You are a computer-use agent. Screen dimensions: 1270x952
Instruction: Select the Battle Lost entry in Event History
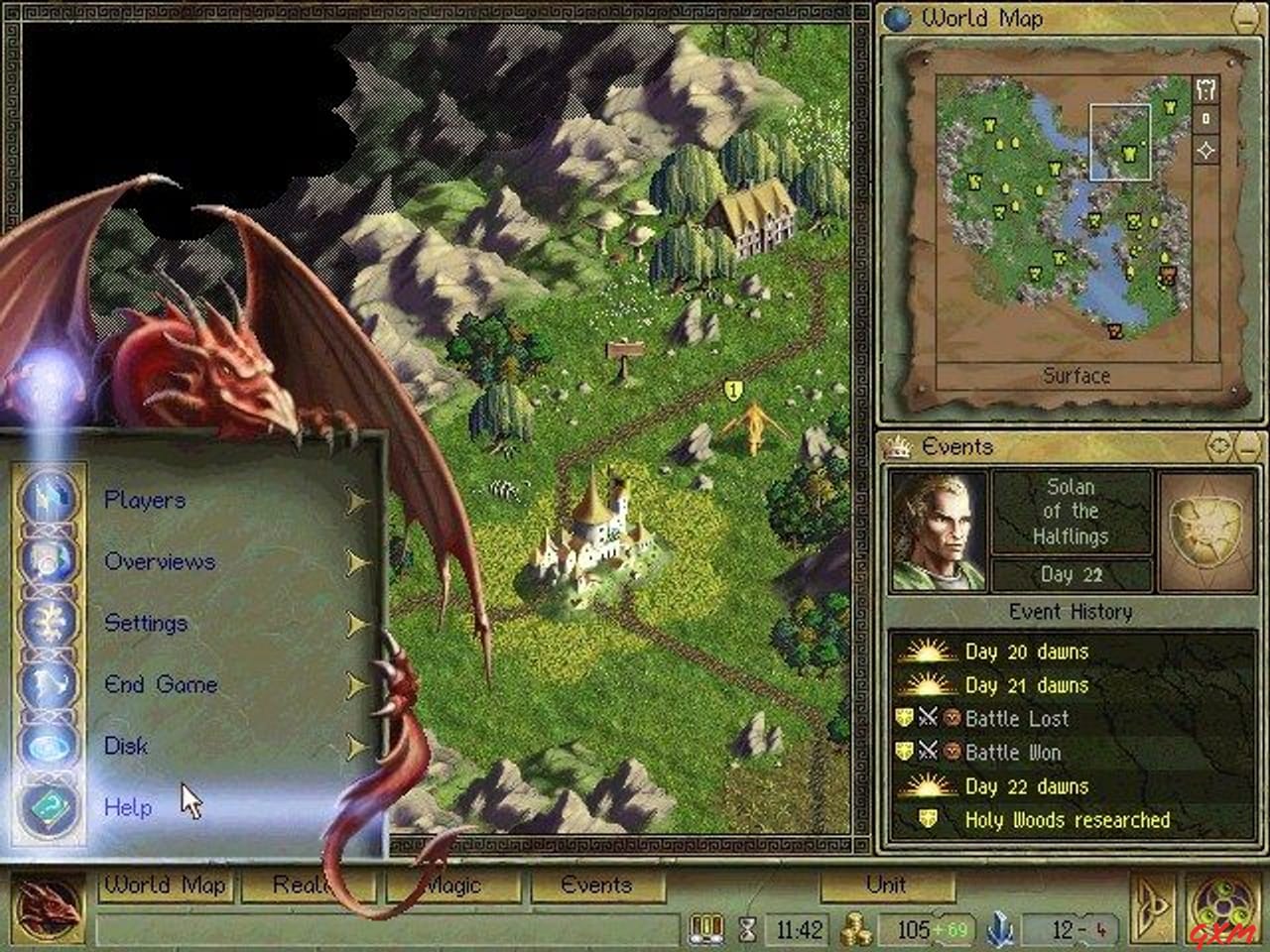click(x=1016, y=719)
